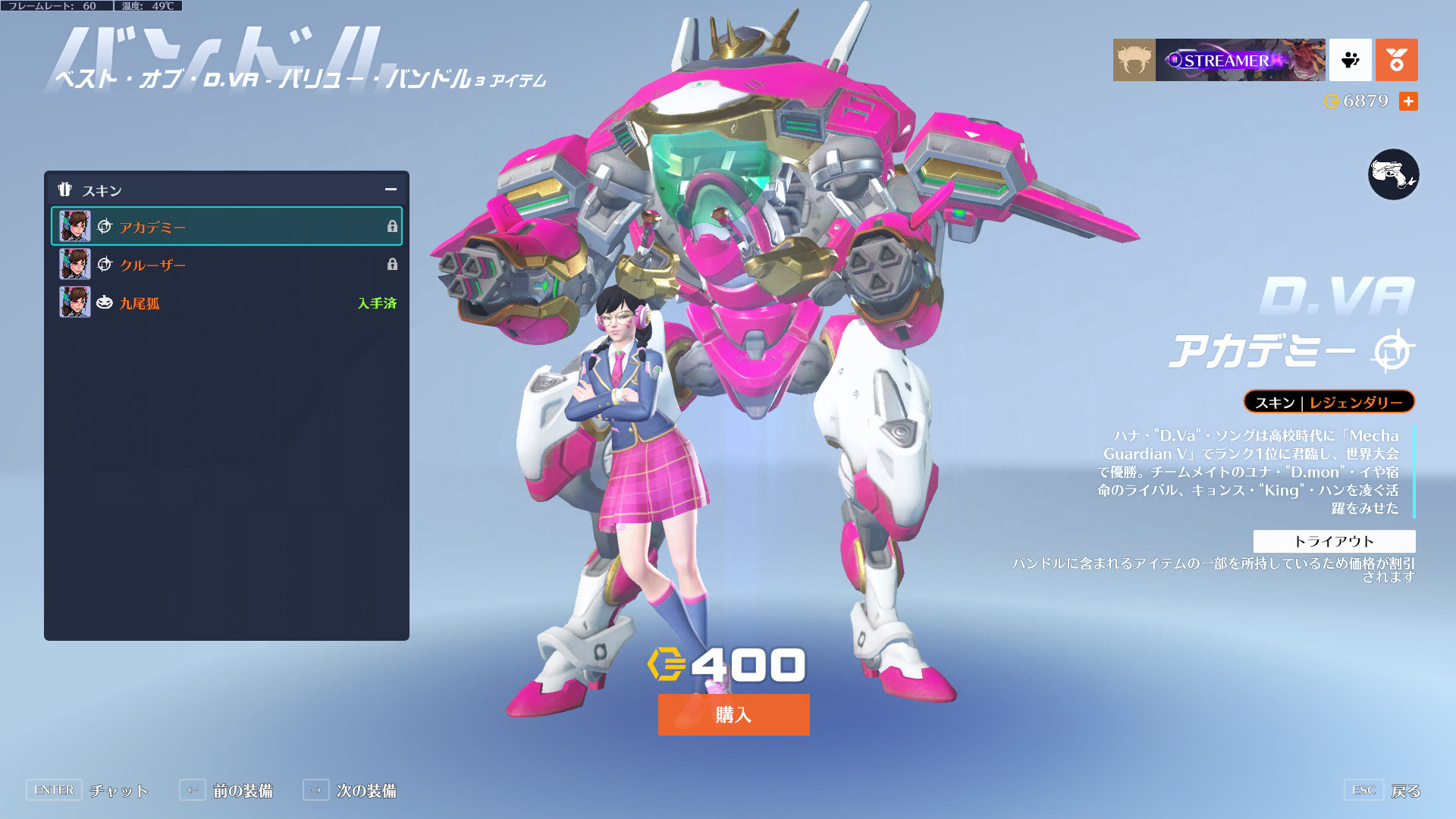Viewport: 1456px width, 819px height.
Task: Click the orange medal challenges icon
Action: pyautogui.click(x=1396, y=60)
